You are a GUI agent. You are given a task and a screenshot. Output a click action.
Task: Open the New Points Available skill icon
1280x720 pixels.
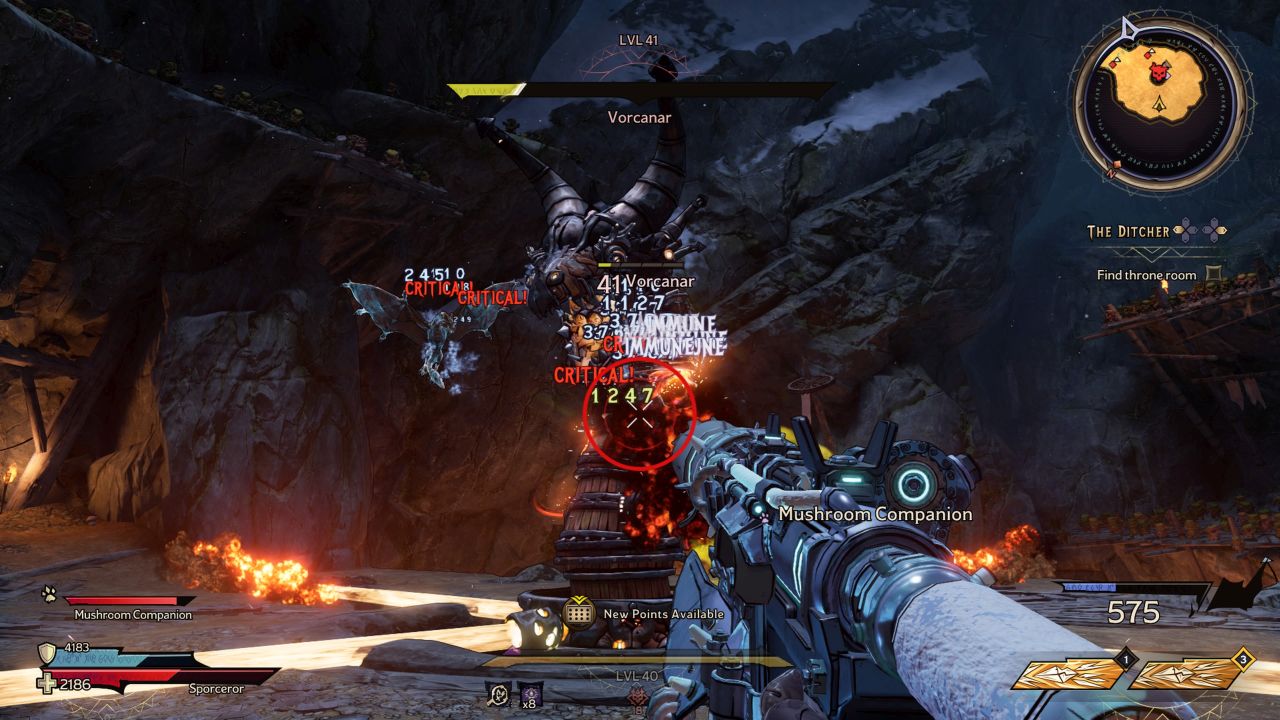(579, 612)
